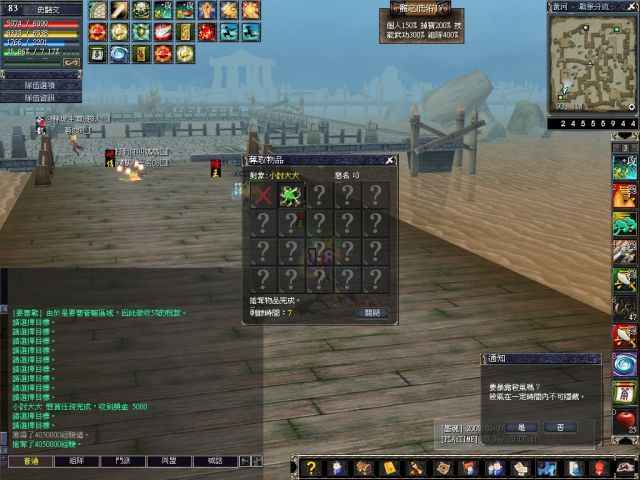Switch to the 組隊 chat tab
Image resolution: width=640 pixels, height=480 pixels.
pos(77,461)
